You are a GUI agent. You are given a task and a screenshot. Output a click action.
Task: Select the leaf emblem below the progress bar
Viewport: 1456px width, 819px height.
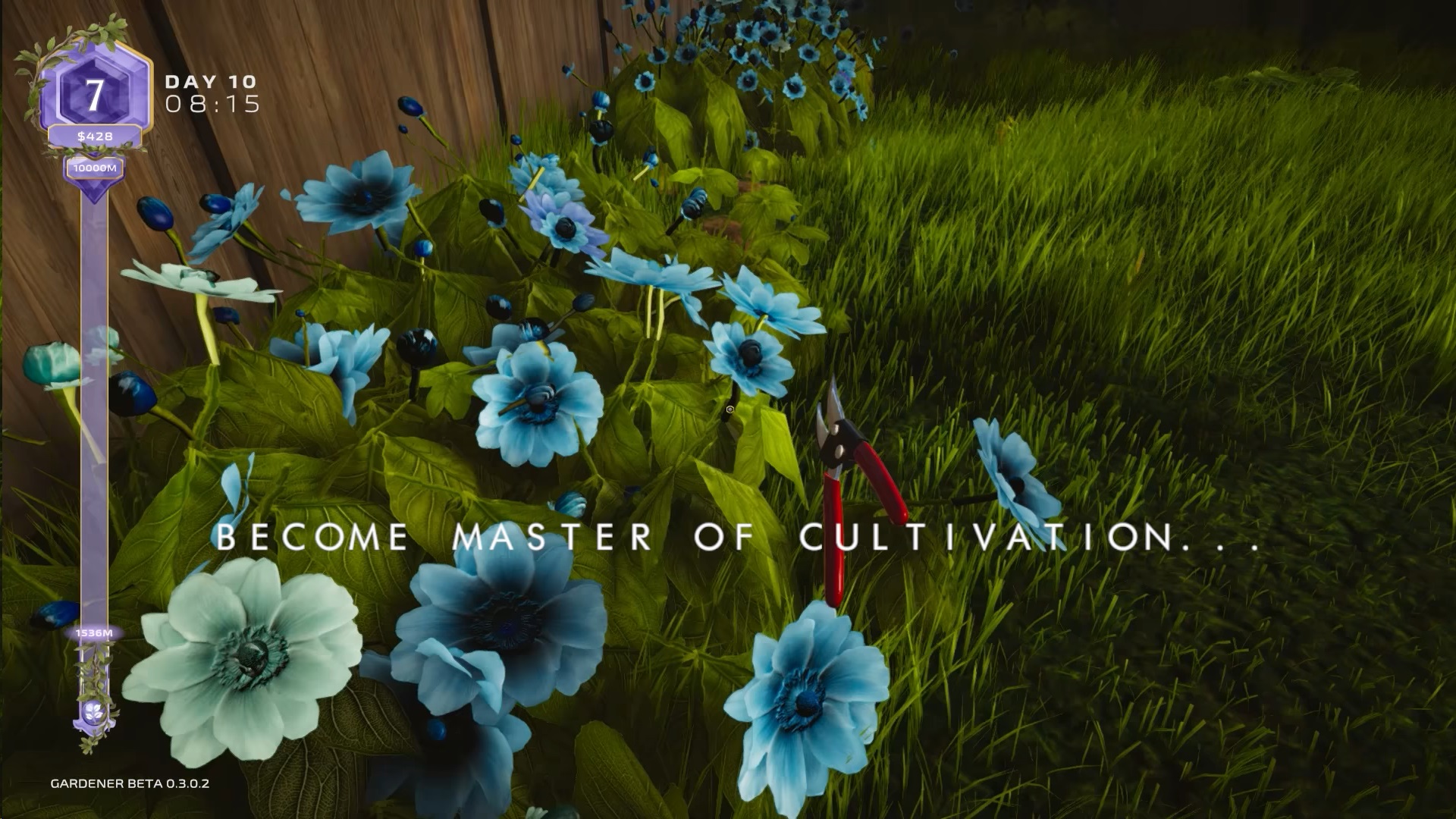coord(95,712)
